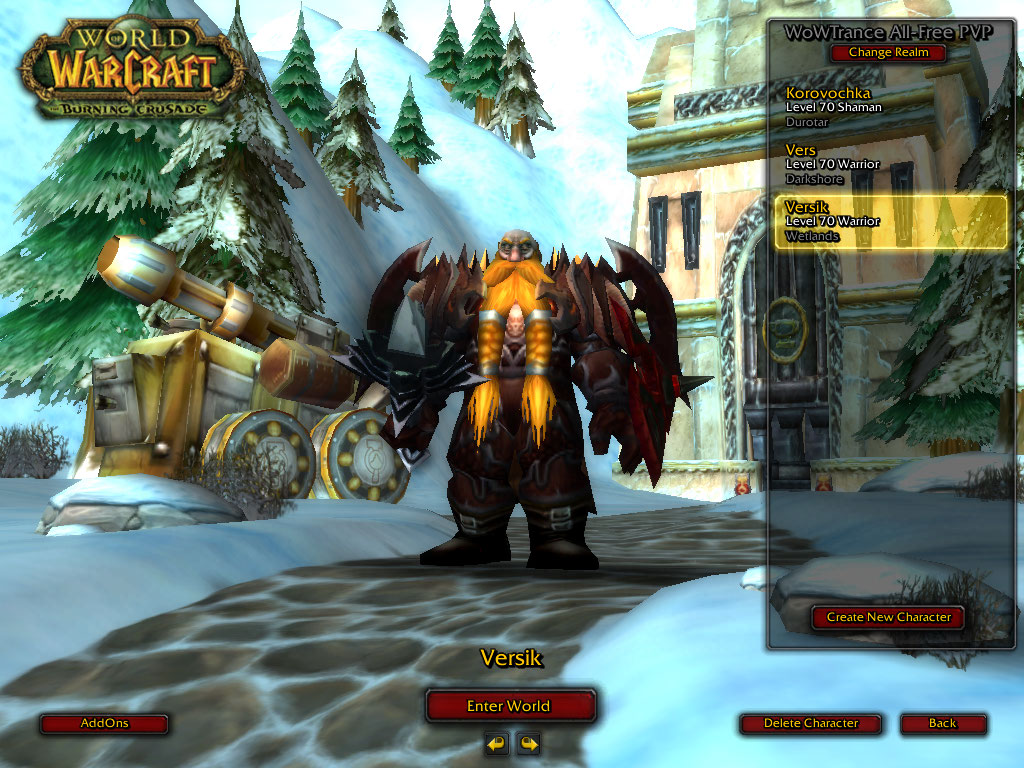1024x768 pixels.
Task: Open the Change Realm list
Action: tap(888, 52)
